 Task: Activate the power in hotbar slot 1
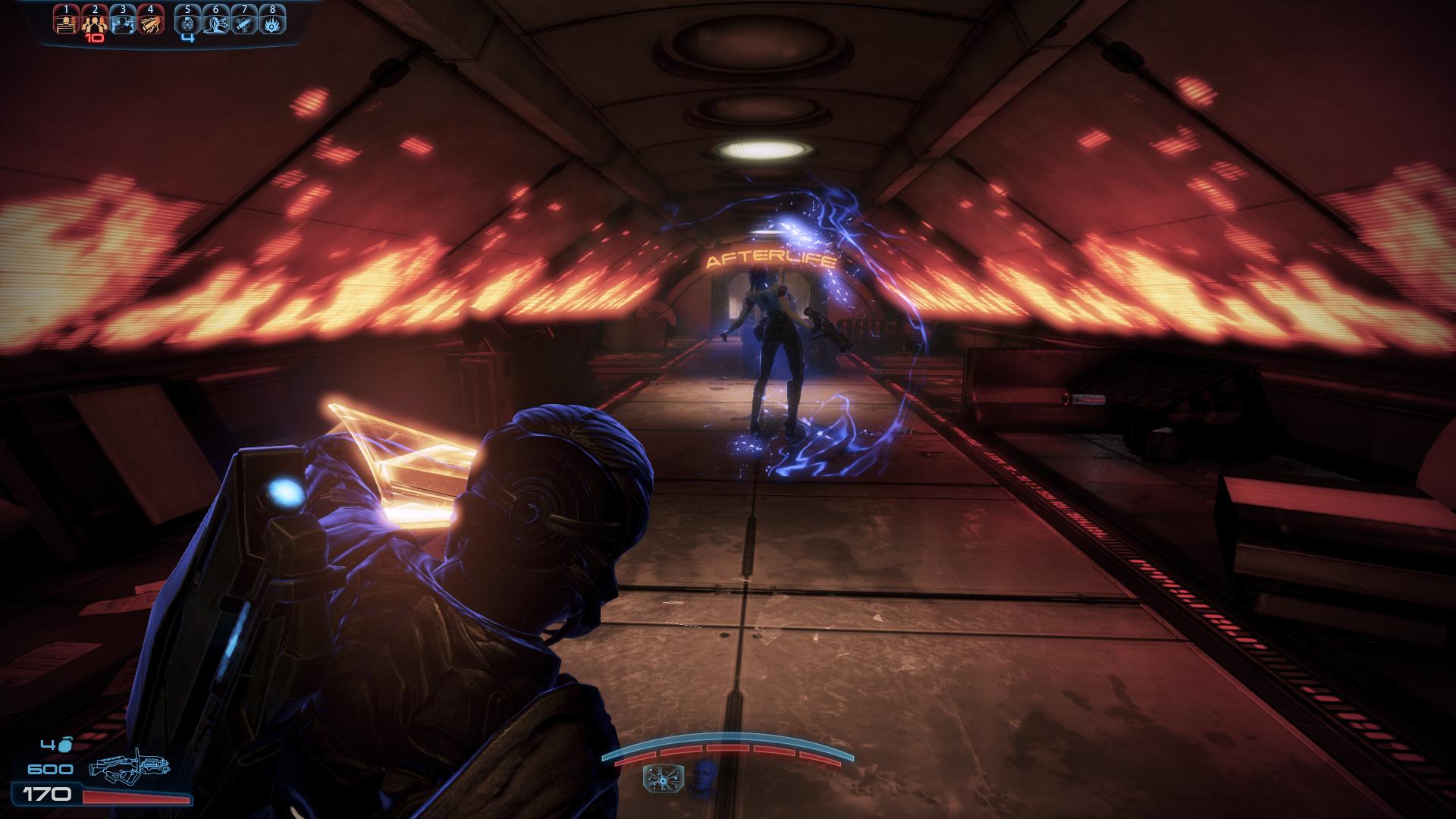point(67,22)
